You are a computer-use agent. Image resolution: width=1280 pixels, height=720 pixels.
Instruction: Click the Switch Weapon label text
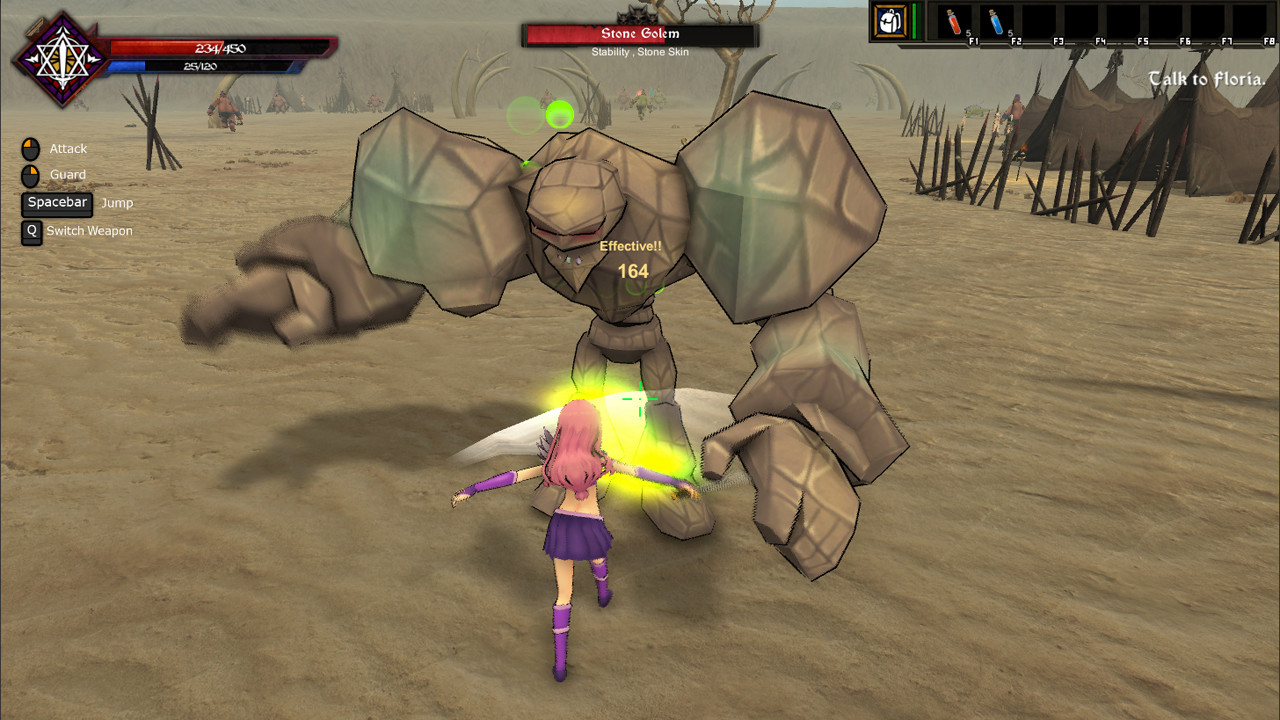(88, 231)
